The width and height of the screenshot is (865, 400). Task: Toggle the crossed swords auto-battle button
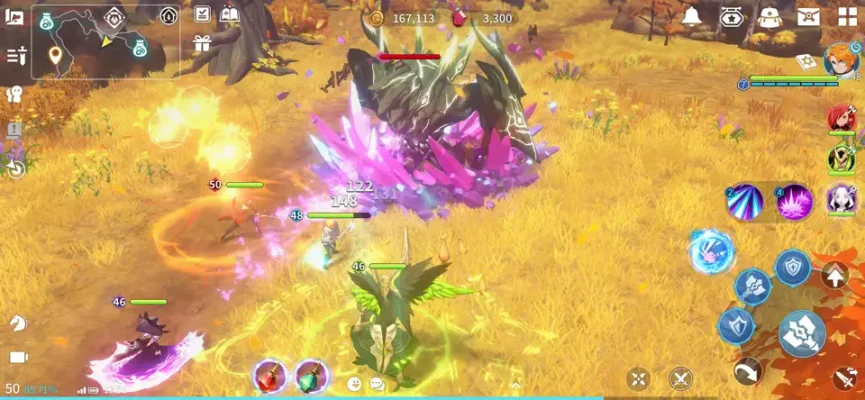(x=681, y=378)
